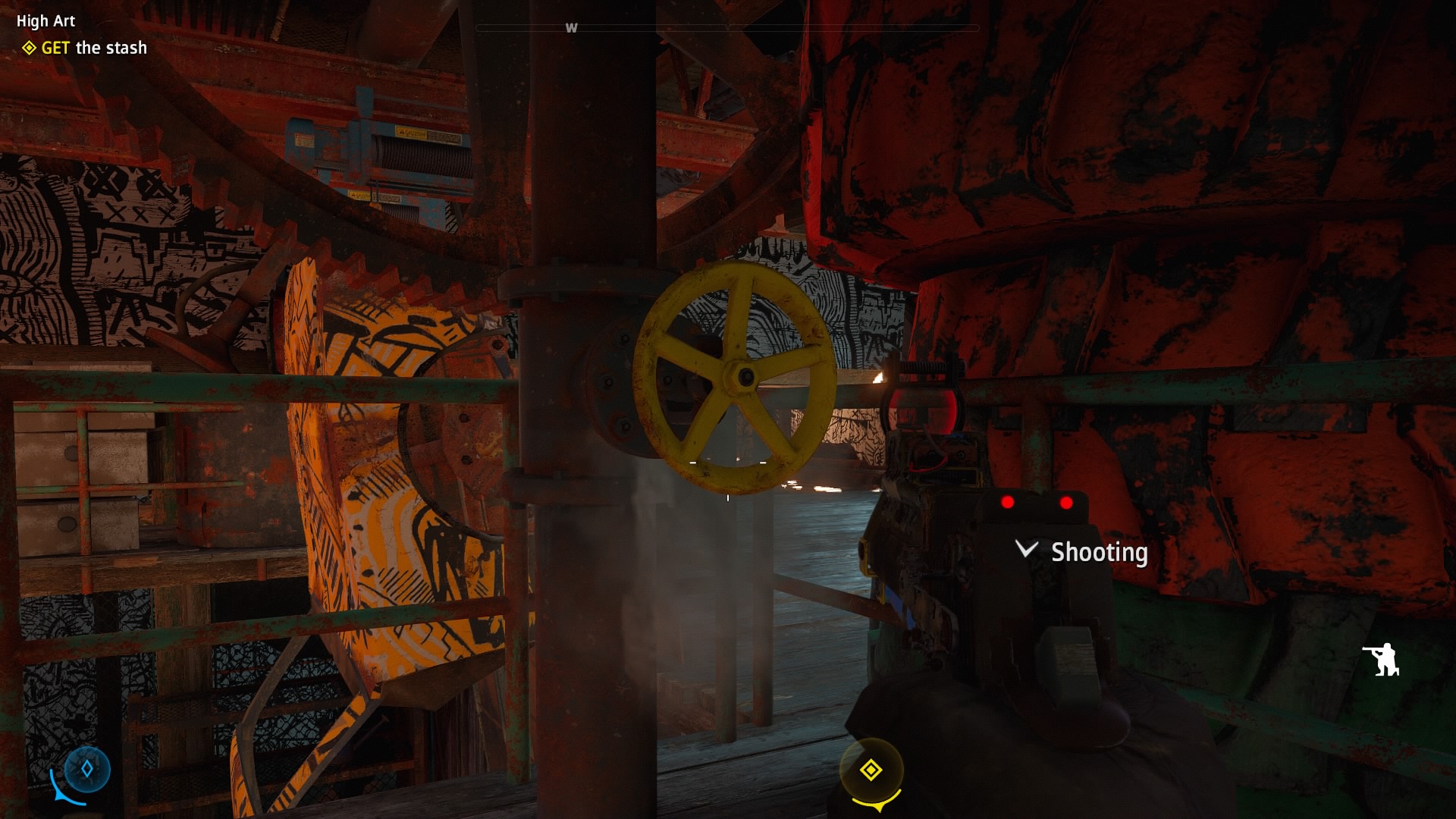Click the crouching soldier stance icon
This screenshot has width=1456, height=819.
[1382, 659]
